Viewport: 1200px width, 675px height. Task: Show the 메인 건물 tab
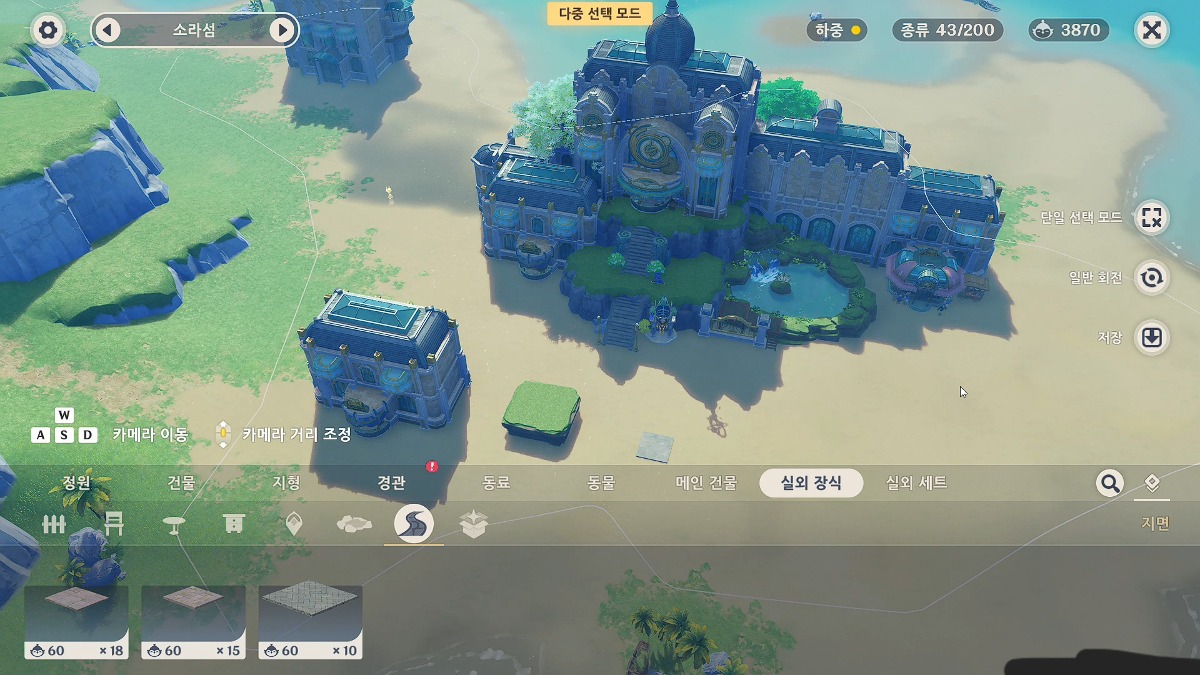coord(706,483)
